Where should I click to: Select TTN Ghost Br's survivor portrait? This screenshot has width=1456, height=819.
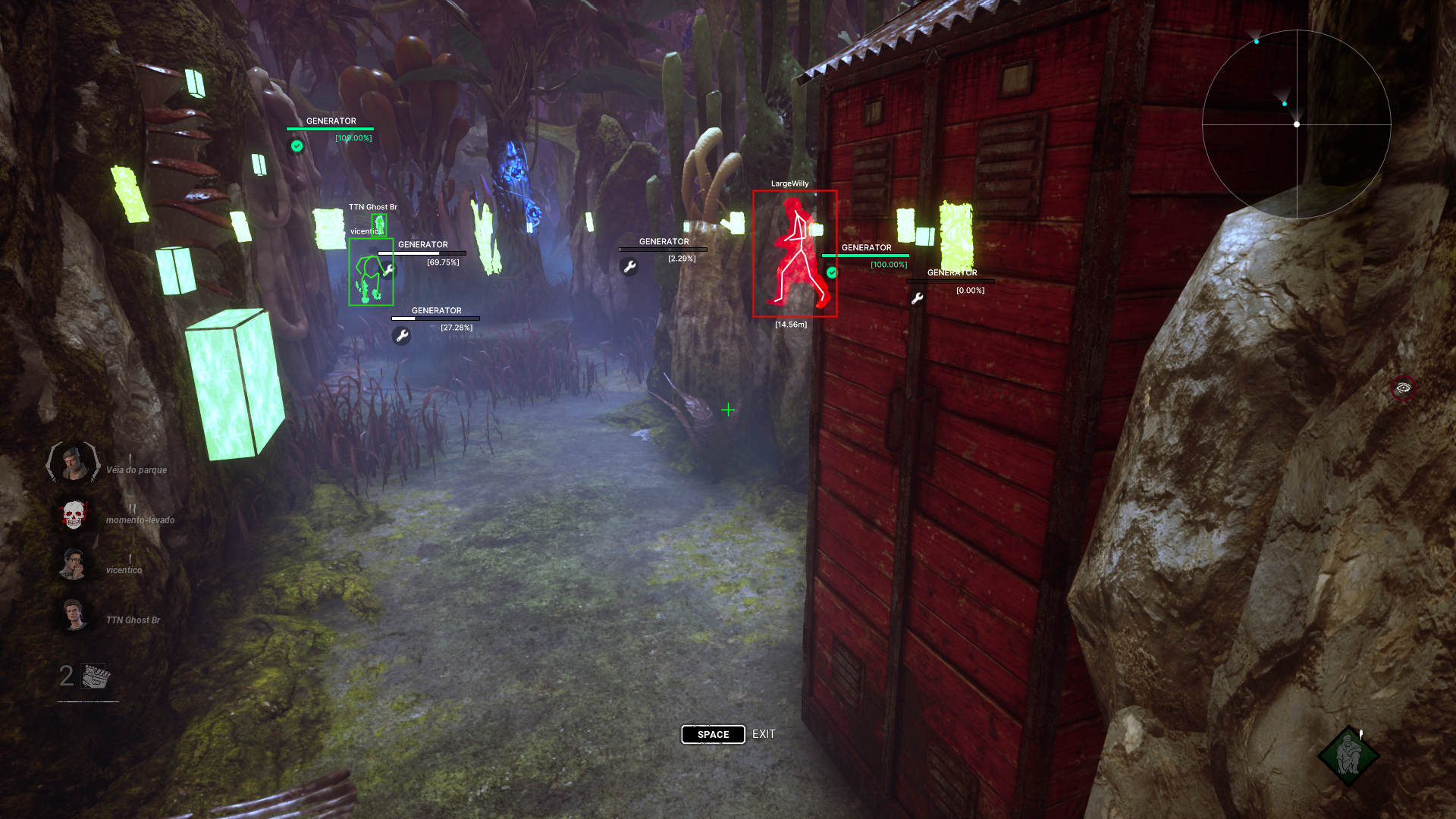point(74,615)
